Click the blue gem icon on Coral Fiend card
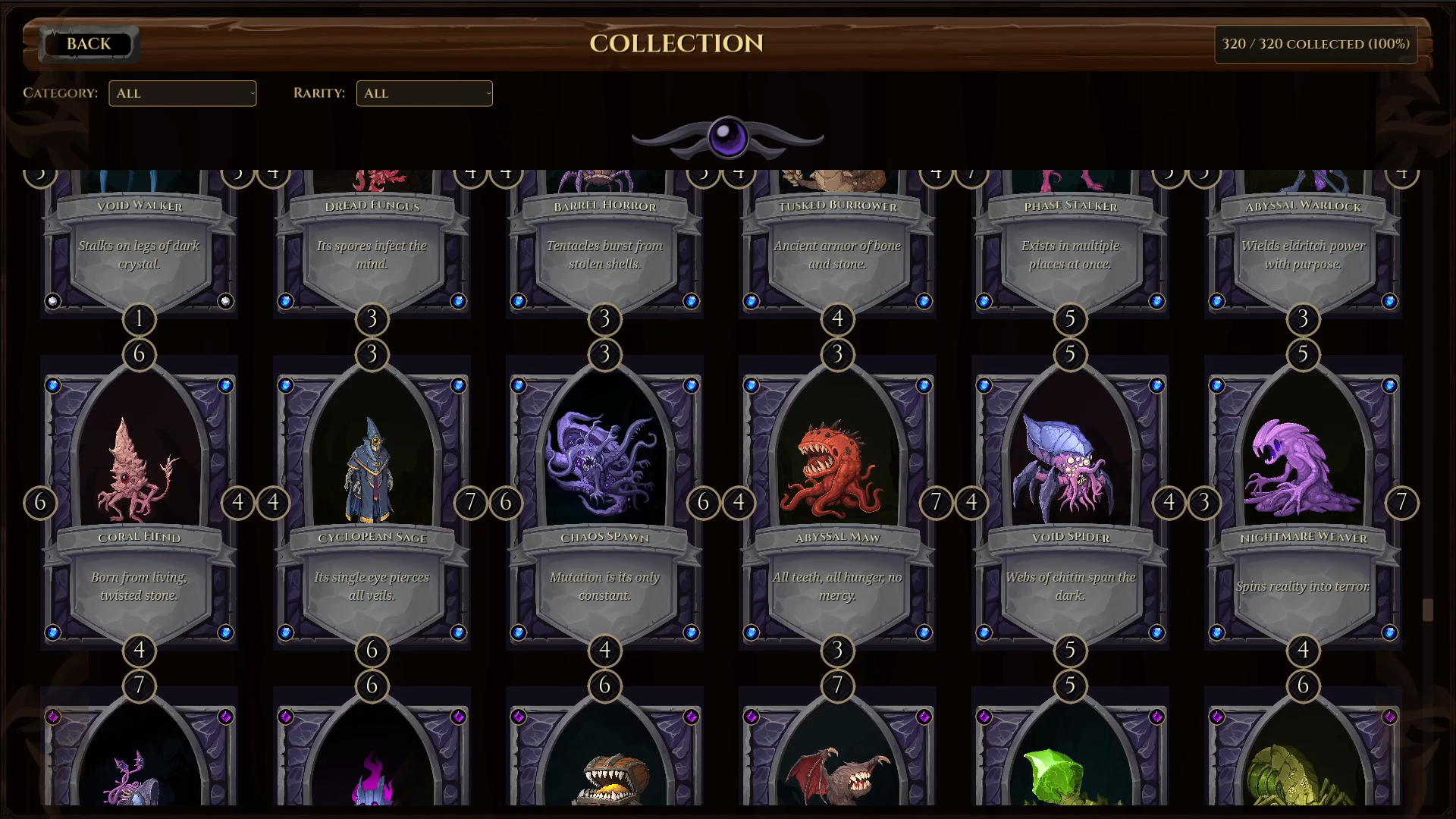The width and height of the screenshot is (1456, 819). coord(53,384)
